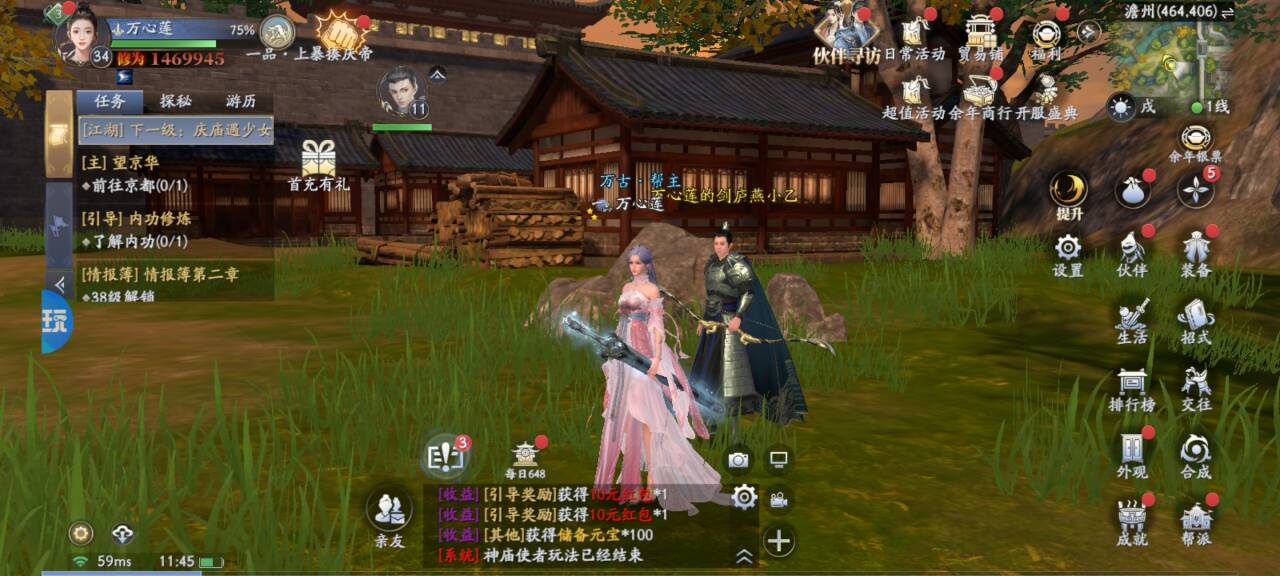Open the 亲友 friends list
Screen dimensions: 1280x576
click(x=389, y=515)
